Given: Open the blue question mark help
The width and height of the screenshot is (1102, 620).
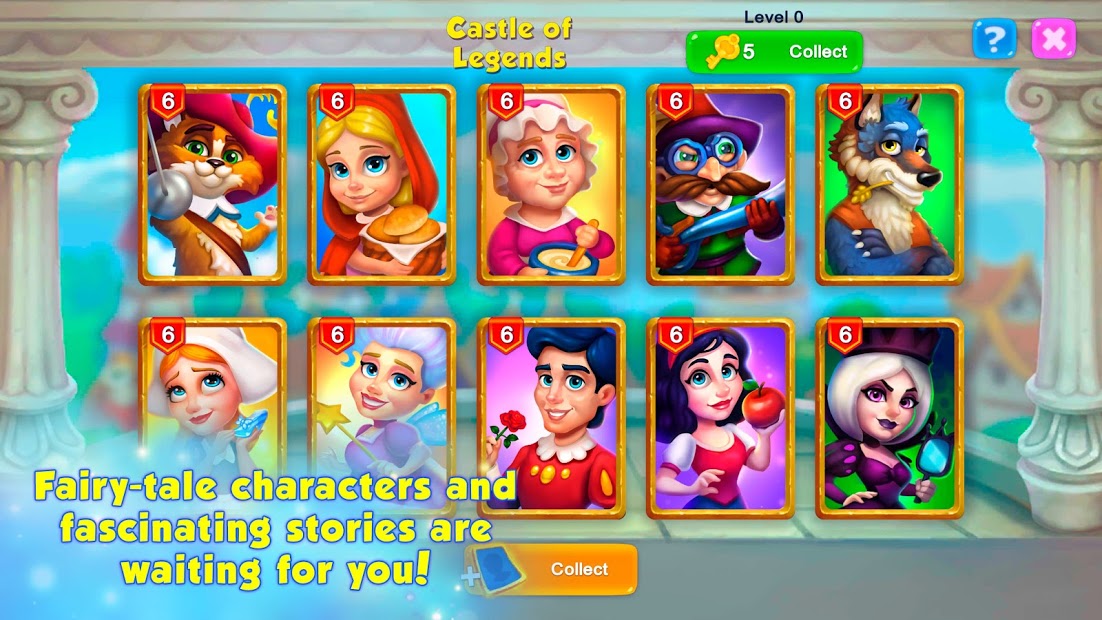Looking at the screenshot, I should click(x=993, y=39).
